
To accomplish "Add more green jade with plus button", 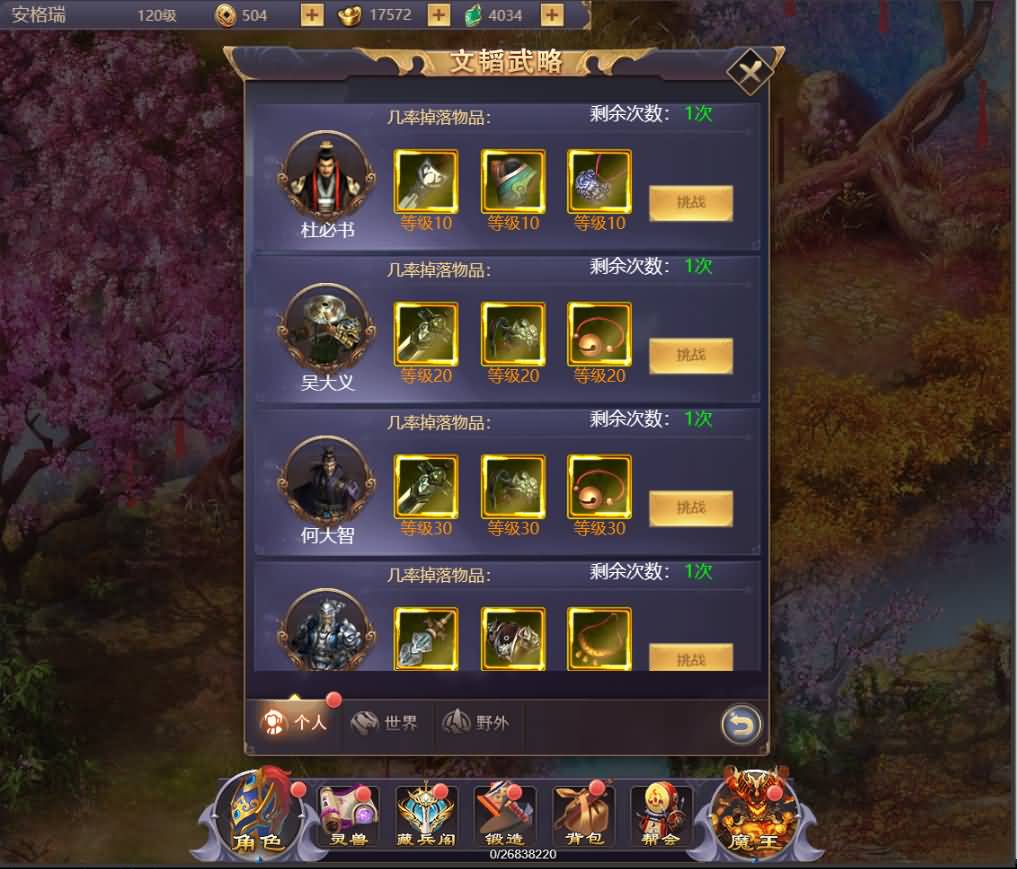I will click(x=551, y=15).
